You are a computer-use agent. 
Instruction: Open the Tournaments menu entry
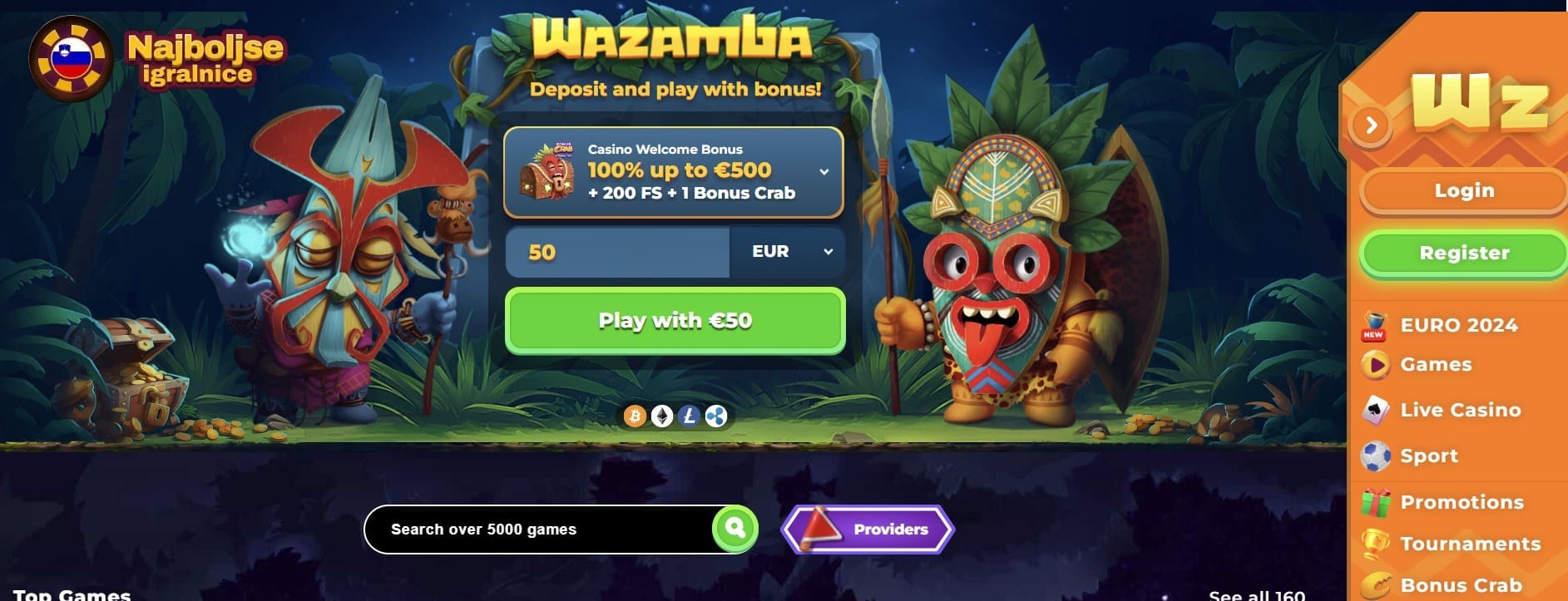coord(1470,544)
